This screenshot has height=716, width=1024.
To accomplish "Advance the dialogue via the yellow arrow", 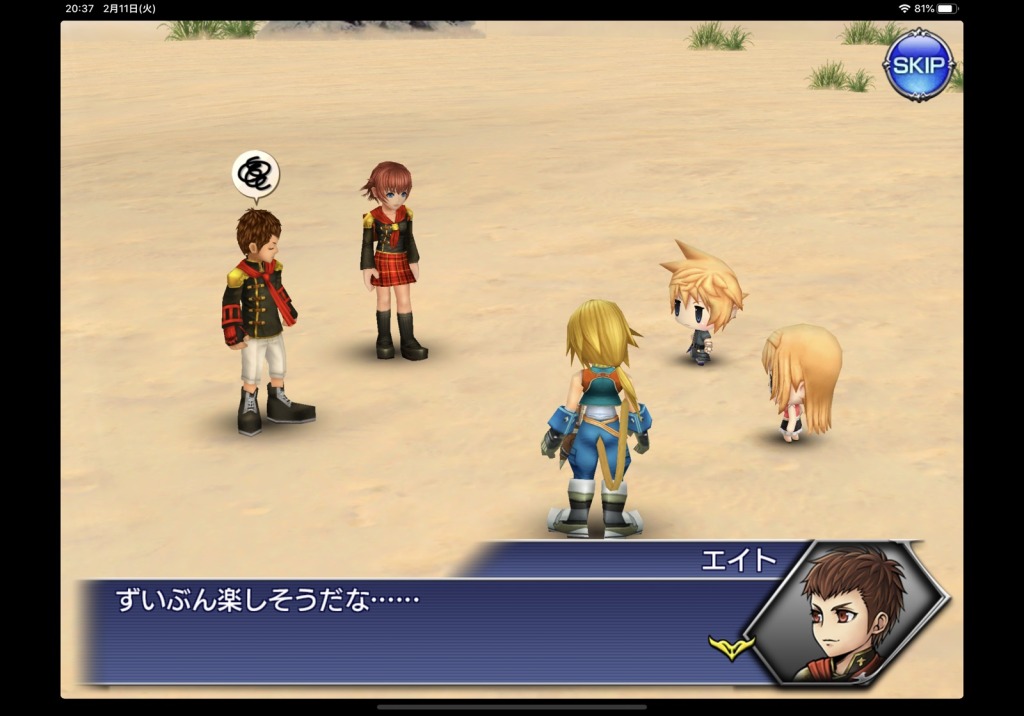I will [731, 648].
